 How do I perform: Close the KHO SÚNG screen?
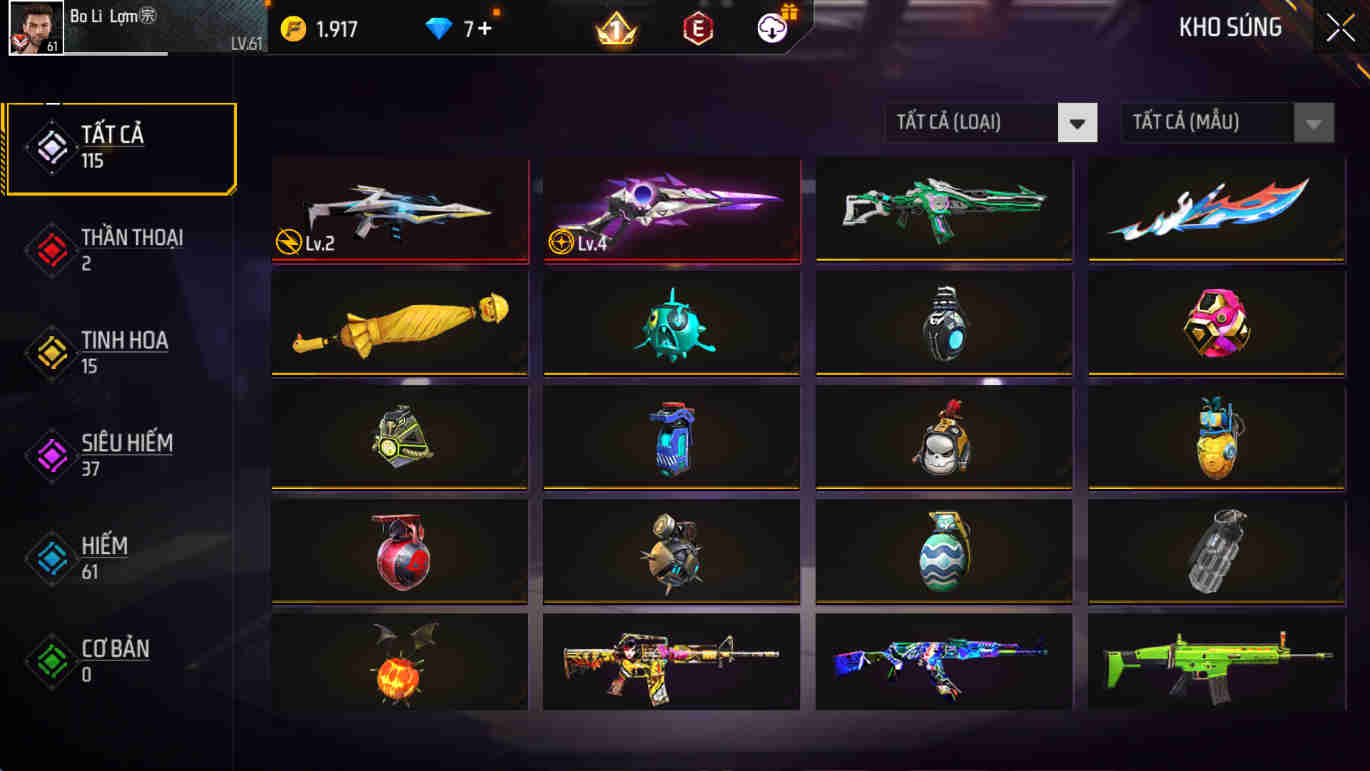point(1339,27)
